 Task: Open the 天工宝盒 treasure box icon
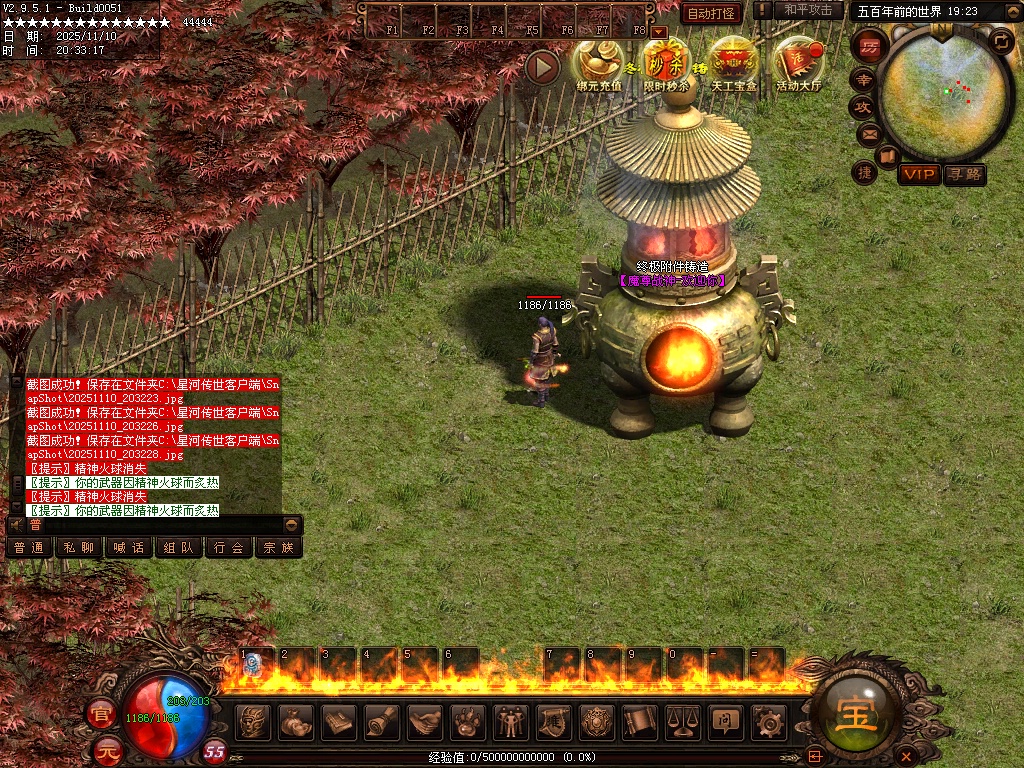click(x=733, y=64)
